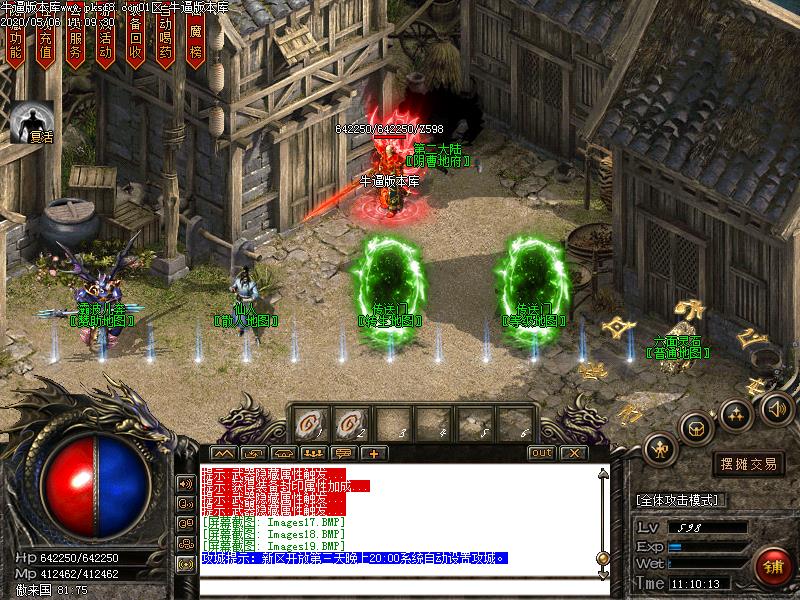Open the 充值 recharge banner
This screenshot has height=600, width=800.
pyautogui.click(x=46, y=42)
